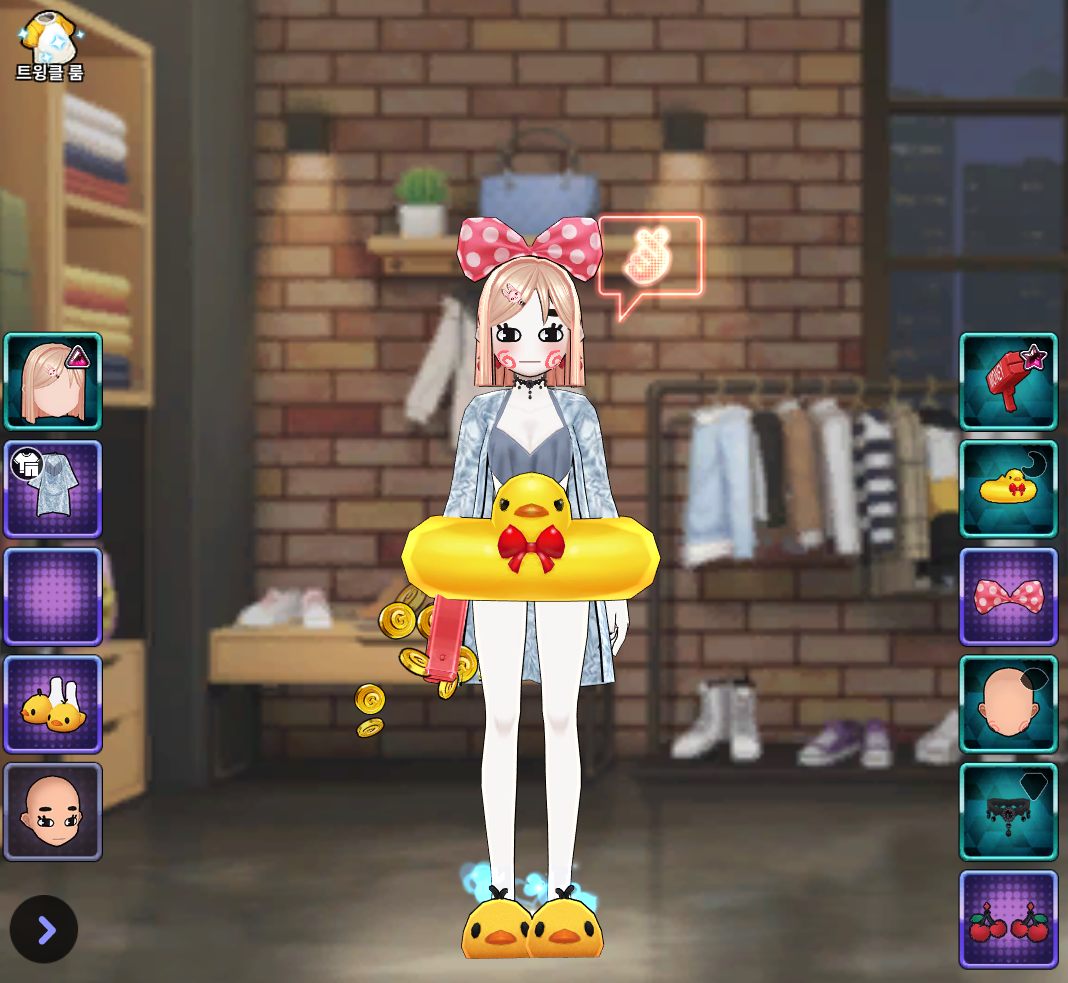This screenshot has height=983, width=1068.
Task: Select the blue robe outfit slot
Action: [x=53, y=489]
